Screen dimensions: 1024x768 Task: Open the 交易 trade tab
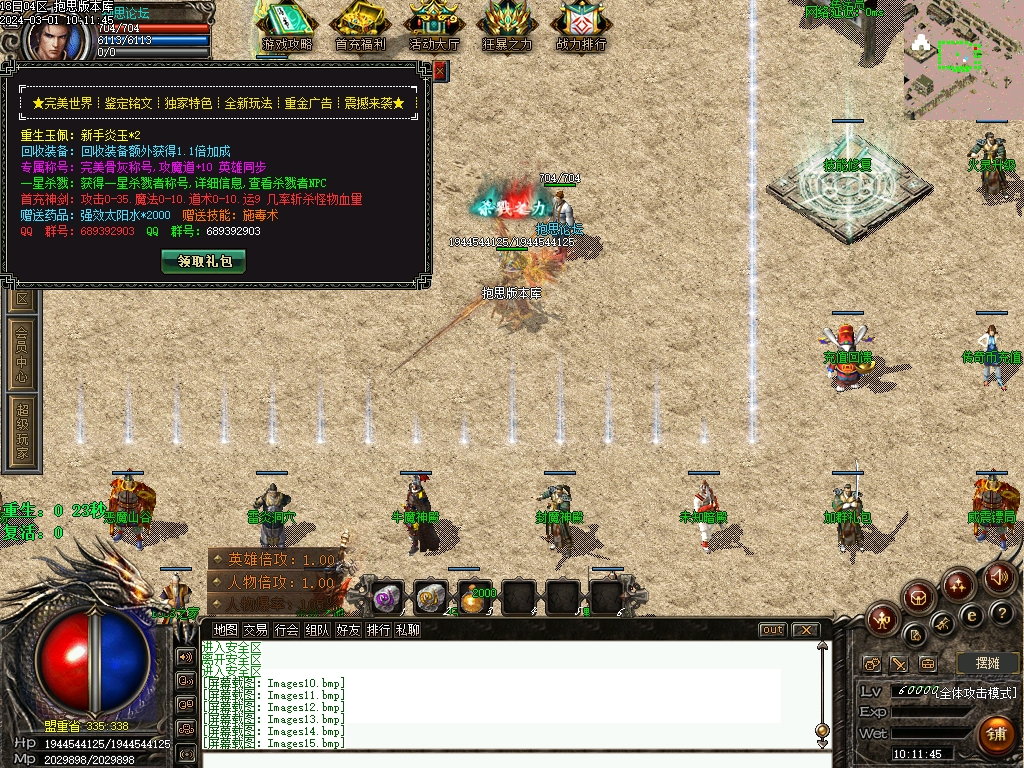[x=256, y=630]
